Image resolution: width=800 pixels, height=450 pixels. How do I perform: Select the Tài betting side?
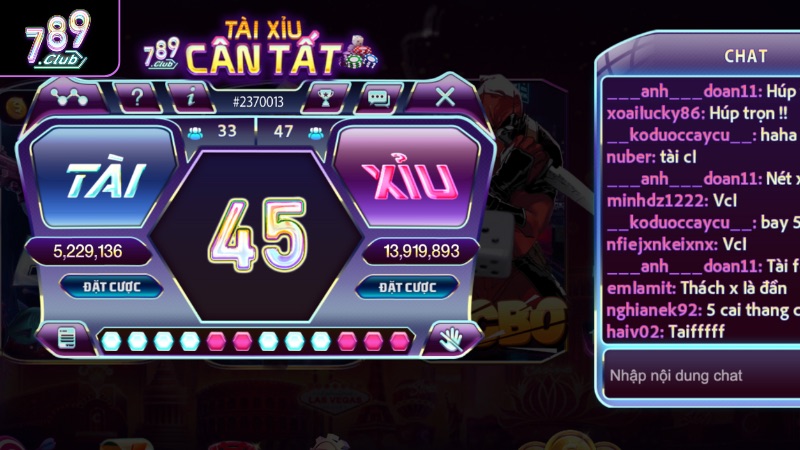[x=105, y=180]
